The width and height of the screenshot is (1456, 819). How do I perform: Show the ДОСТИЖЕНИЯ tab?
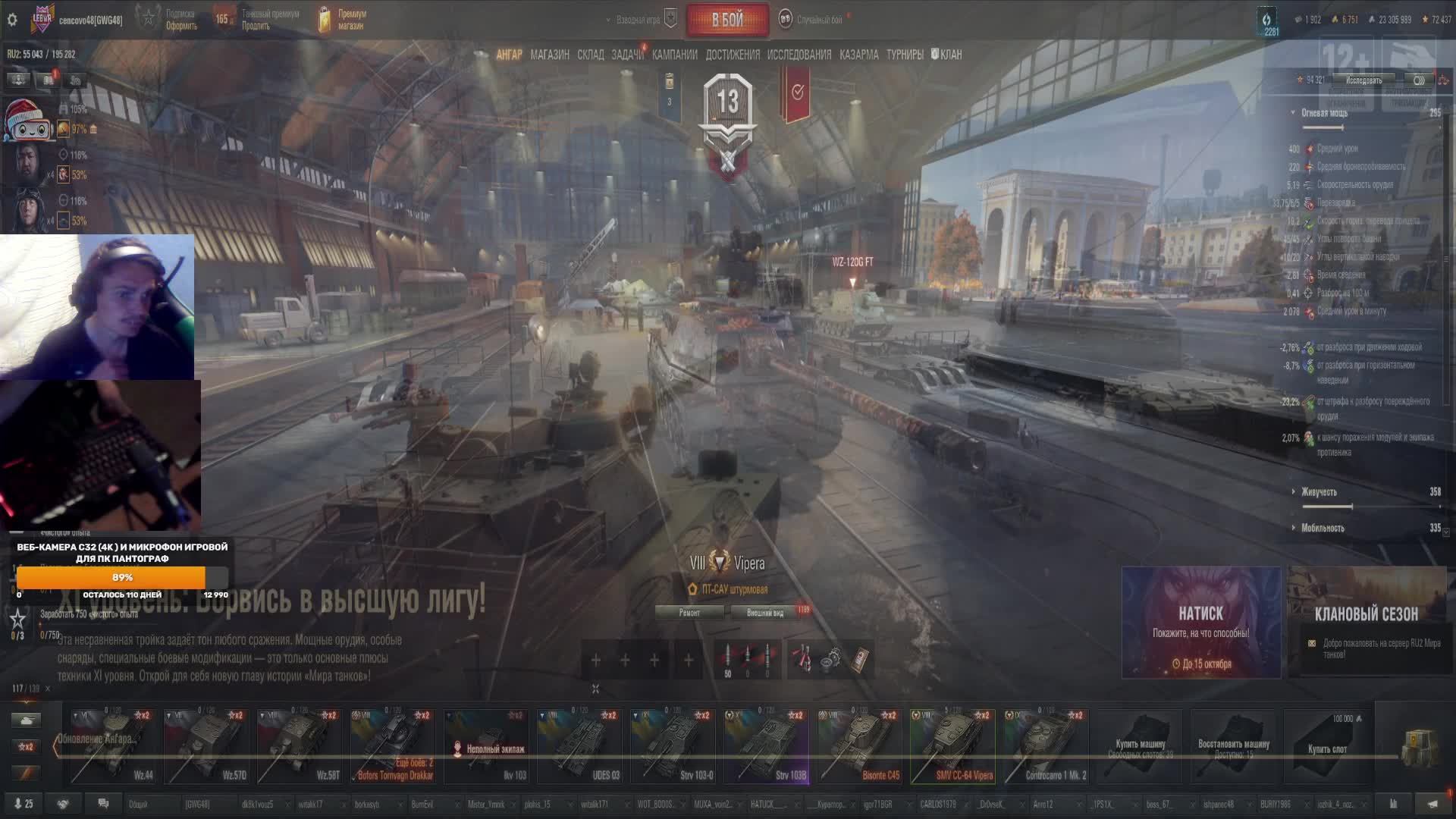733,55
